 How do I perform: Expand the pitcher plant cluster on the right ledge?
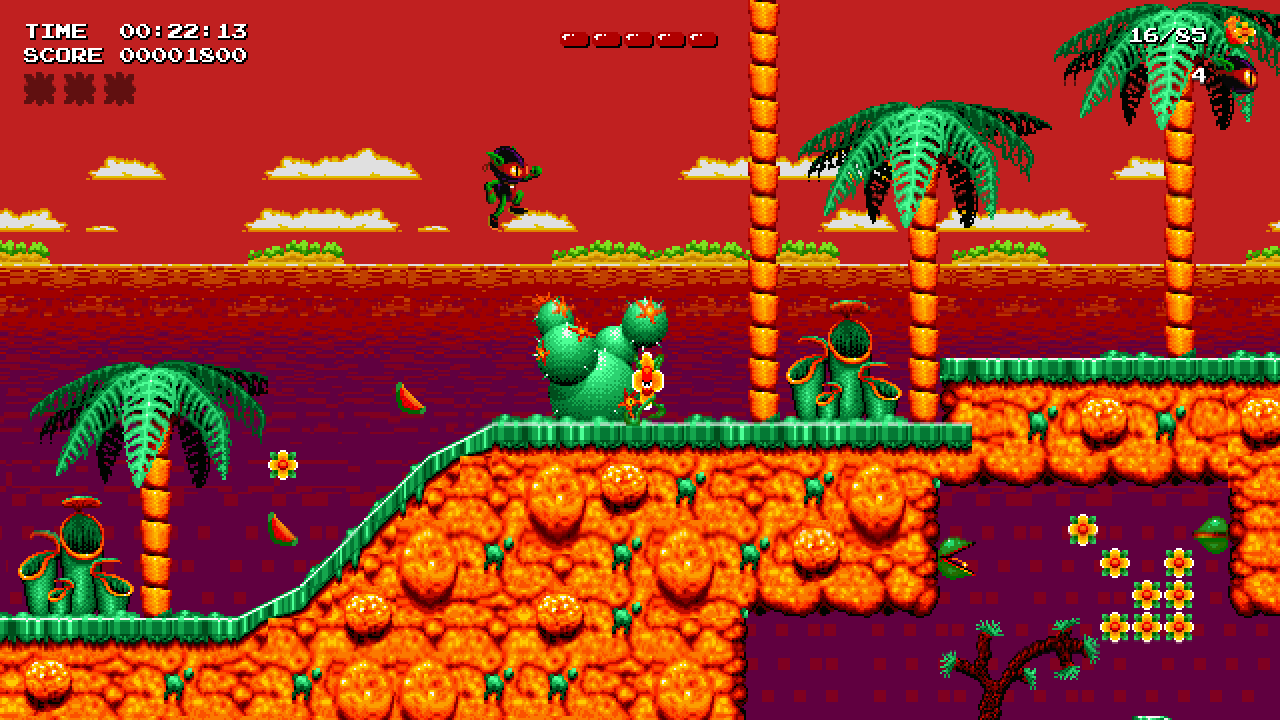(x=845, y=370)
